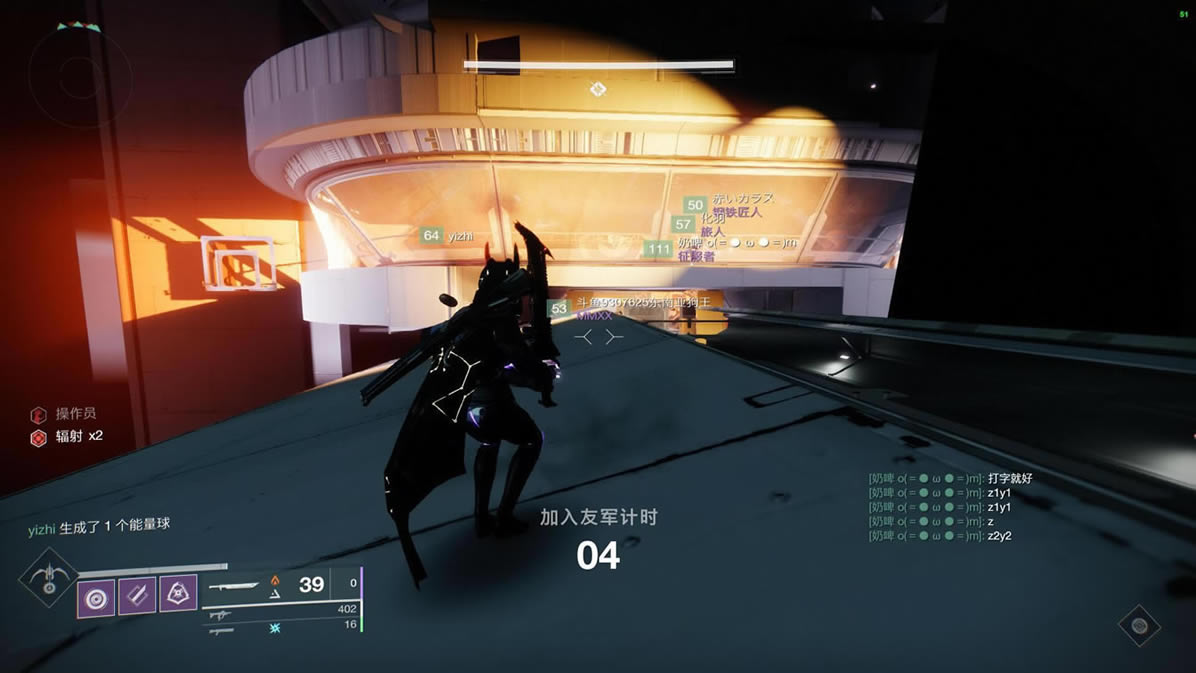Viewport: 1196px width, 673px height.
Task: Click the circular radar in the corner
Action: 80,73
